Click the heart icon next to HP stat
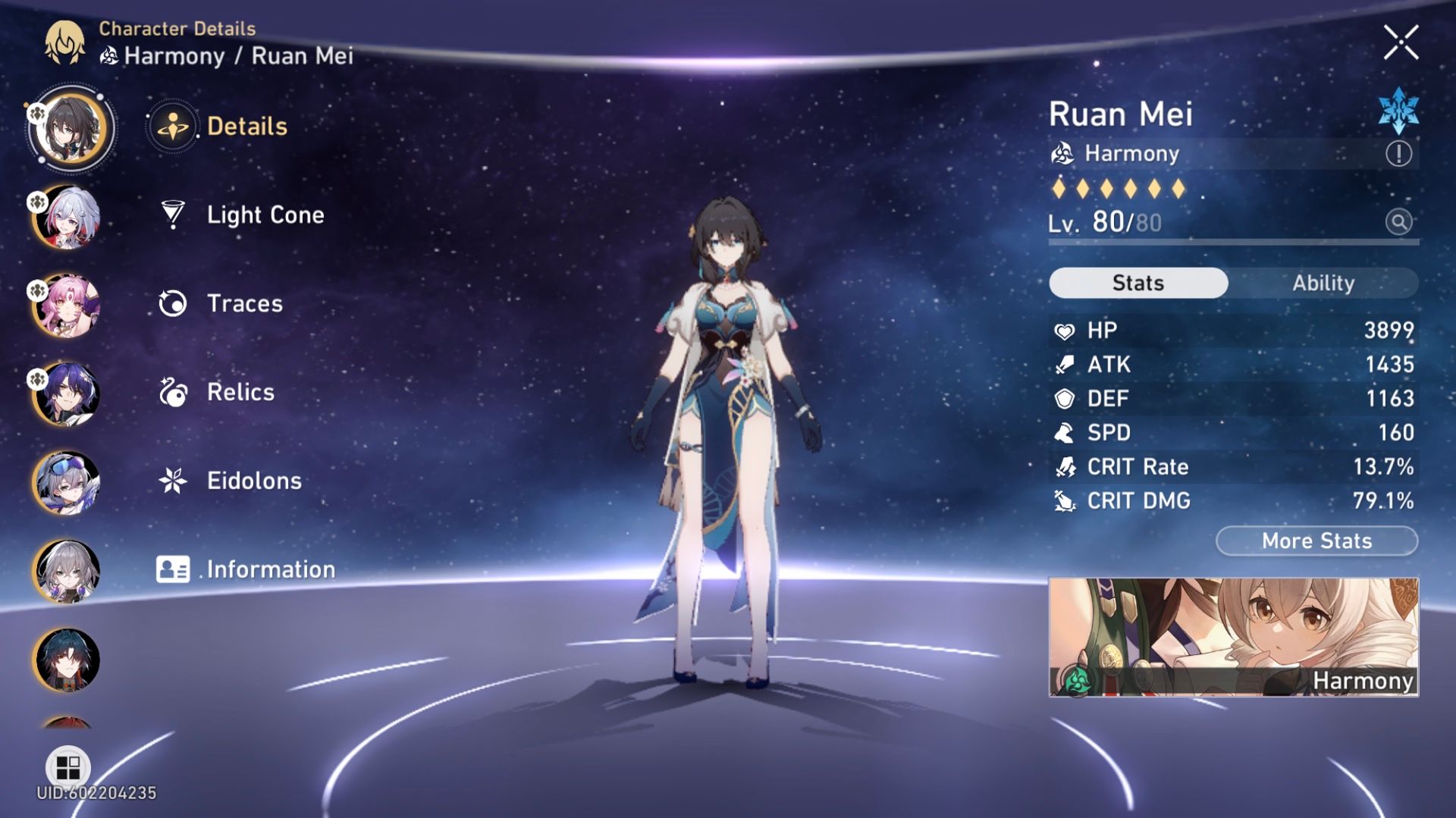 [1065, 331]
